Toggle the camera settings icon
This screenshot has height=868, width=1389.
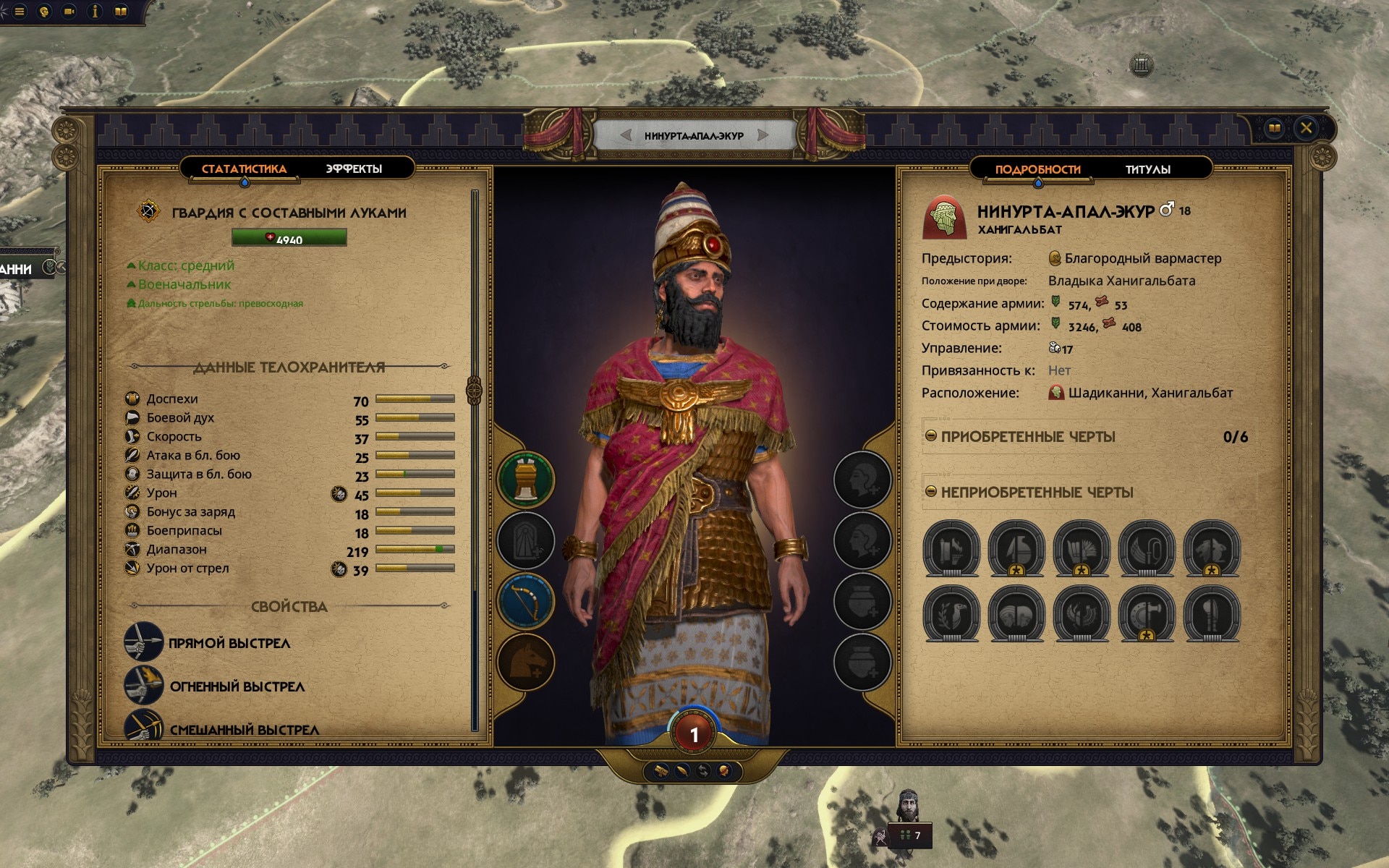click(69, 12)
